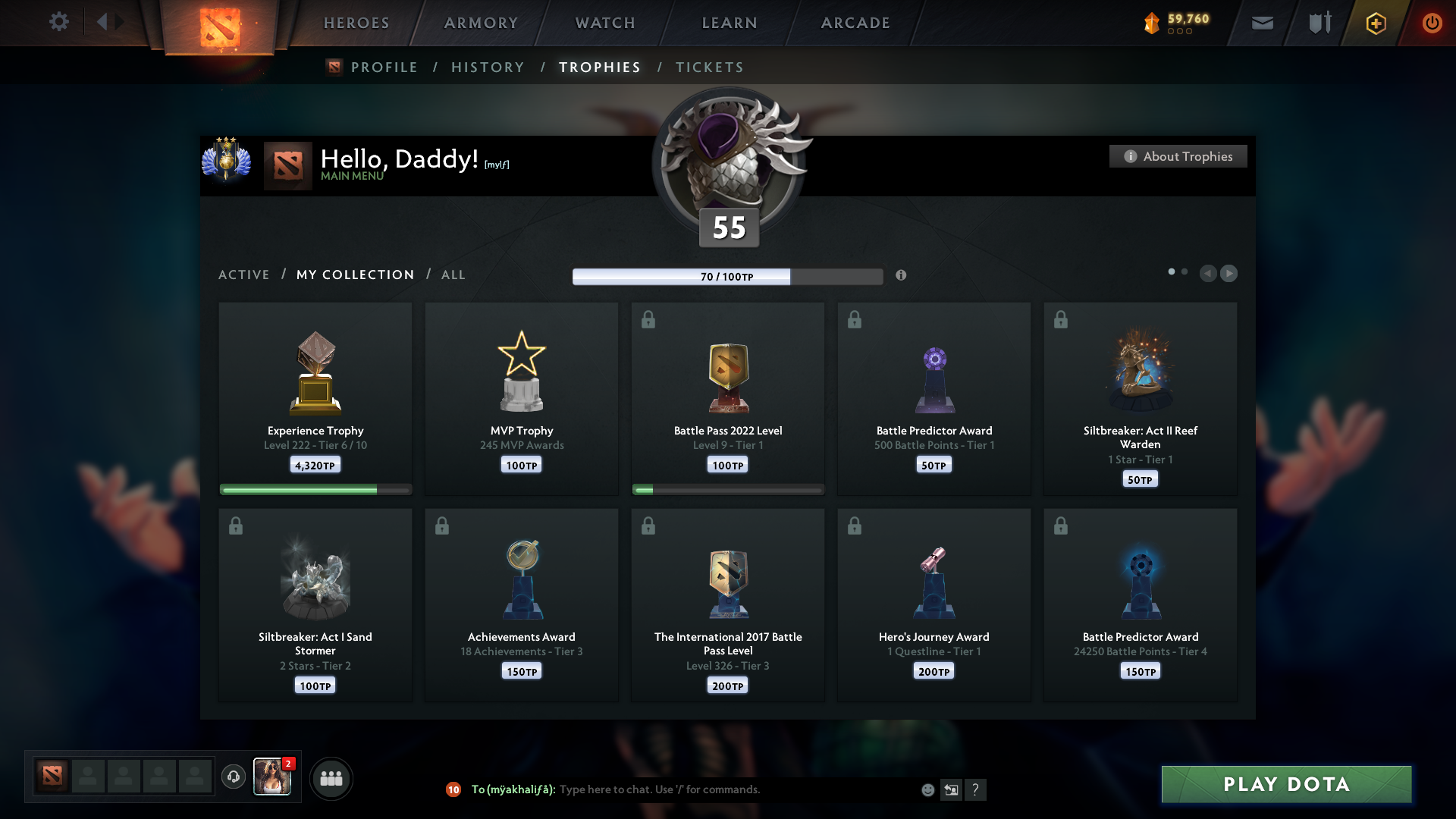Open the armory shield and sword icon
This screenshot has height=819, width=1456.
point(1318,22)
